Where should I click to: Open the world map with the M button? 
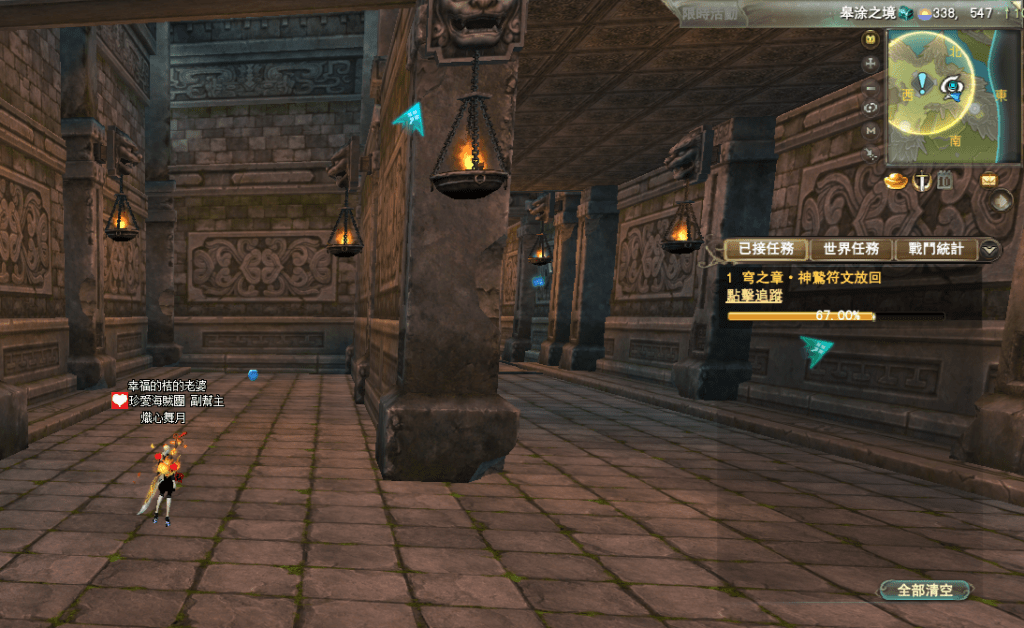(x=870, y=130)
